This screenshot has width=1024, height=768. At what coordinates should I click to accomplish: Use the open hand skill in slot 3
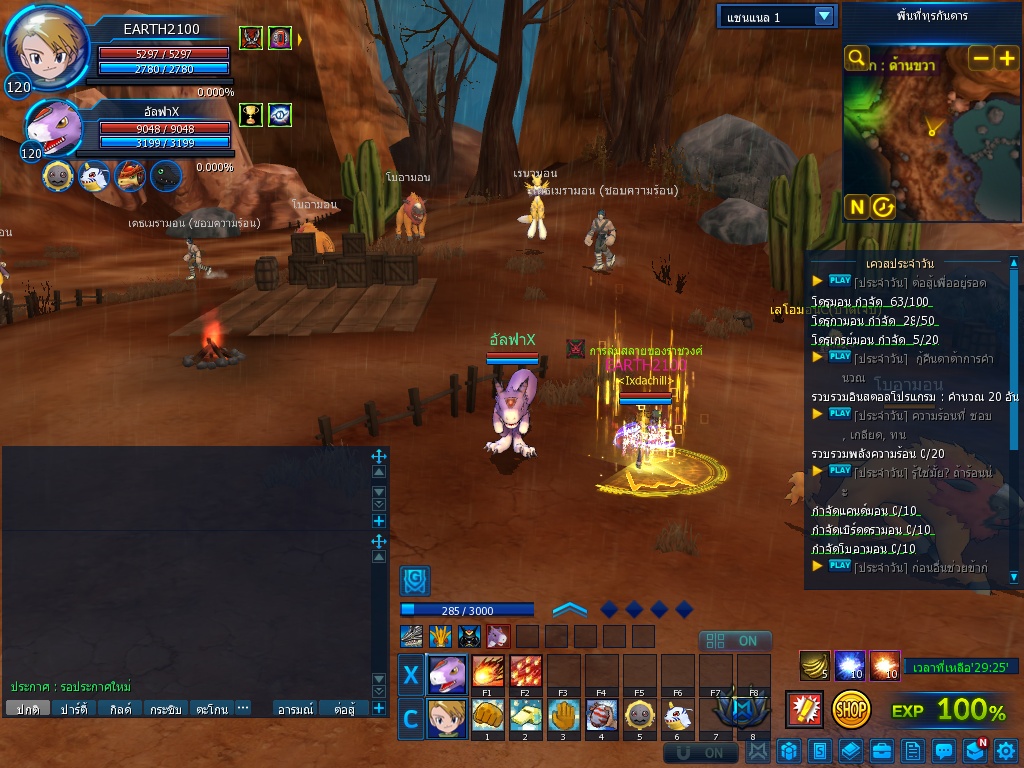[563, 716]
